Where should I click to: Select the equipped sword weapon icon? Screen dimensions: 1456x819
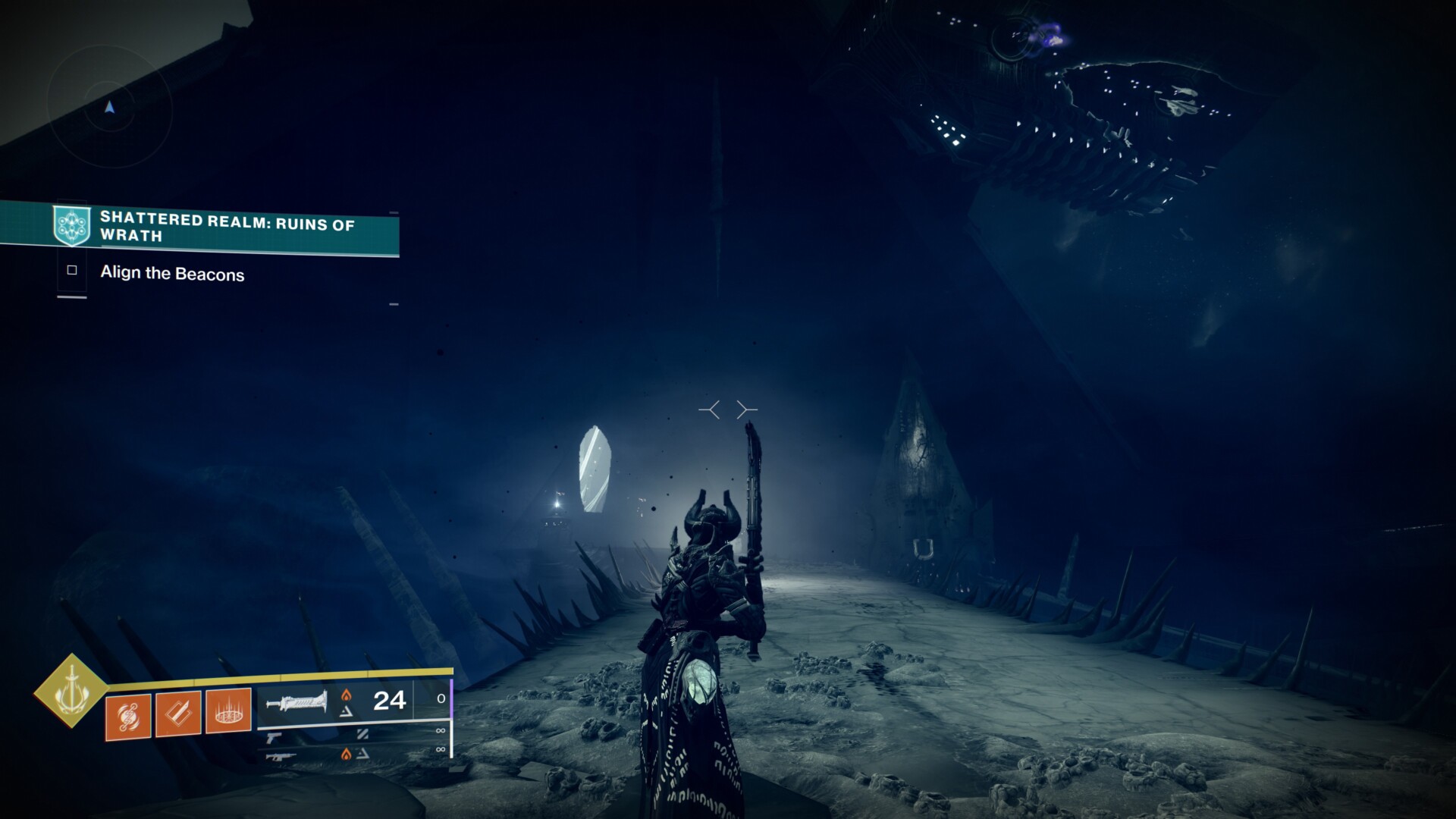(x=297, y=702)
